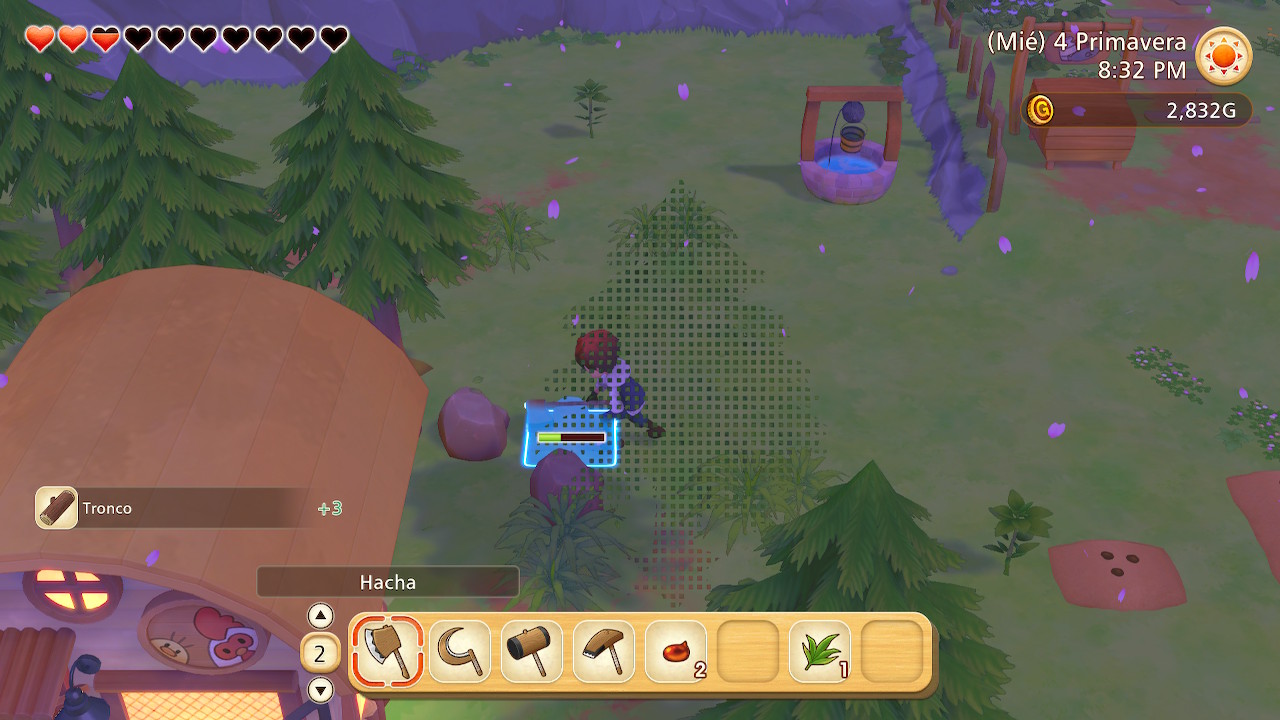
Task: Select the hoe in the hotbar
Action: pos(604,652)
